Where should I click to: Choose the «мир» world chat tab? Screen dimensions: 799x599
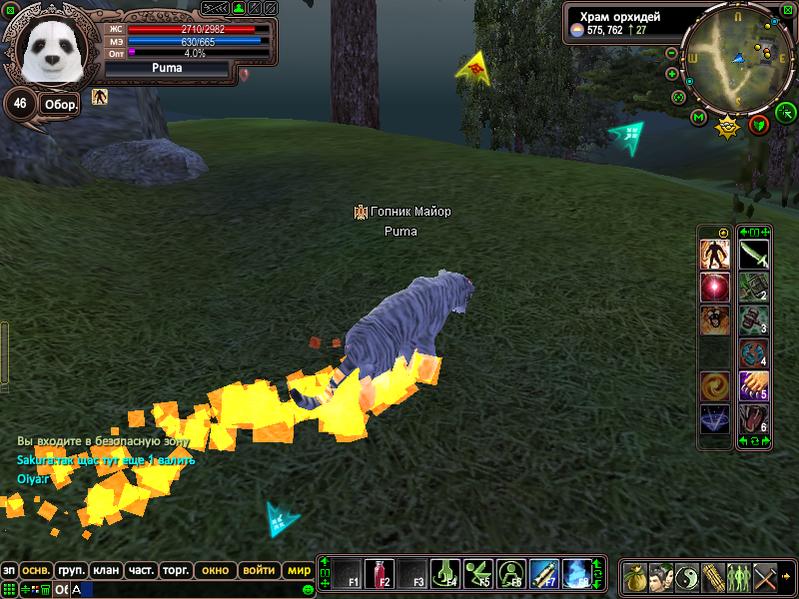click(299, 570)
